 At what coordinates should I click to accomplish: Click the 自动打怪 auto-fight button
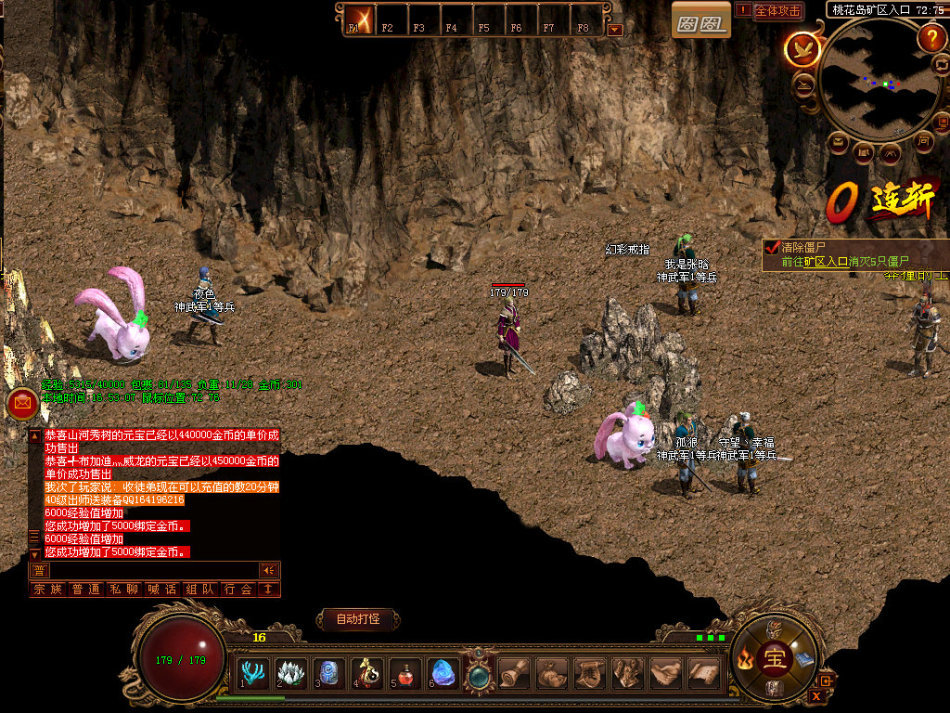click(357, 619)
